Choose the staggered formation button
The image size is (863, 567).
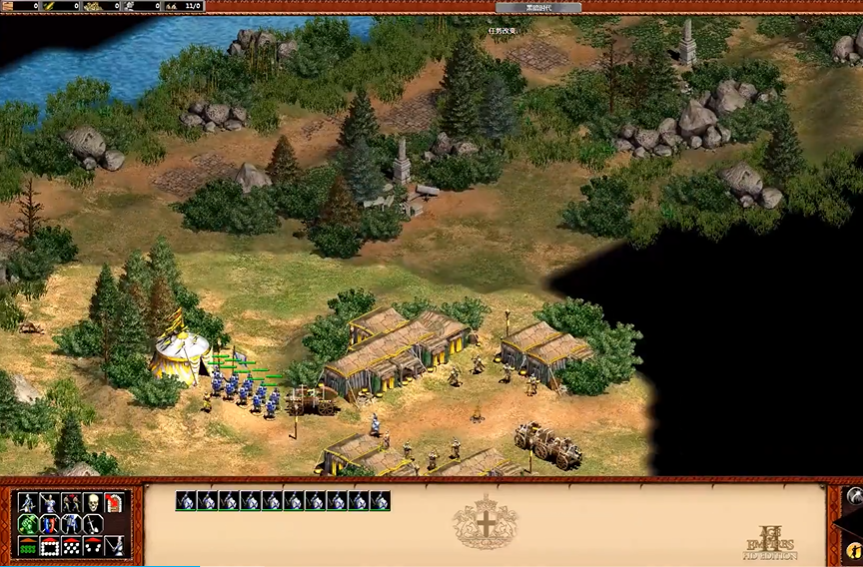(x=70, y=546)
